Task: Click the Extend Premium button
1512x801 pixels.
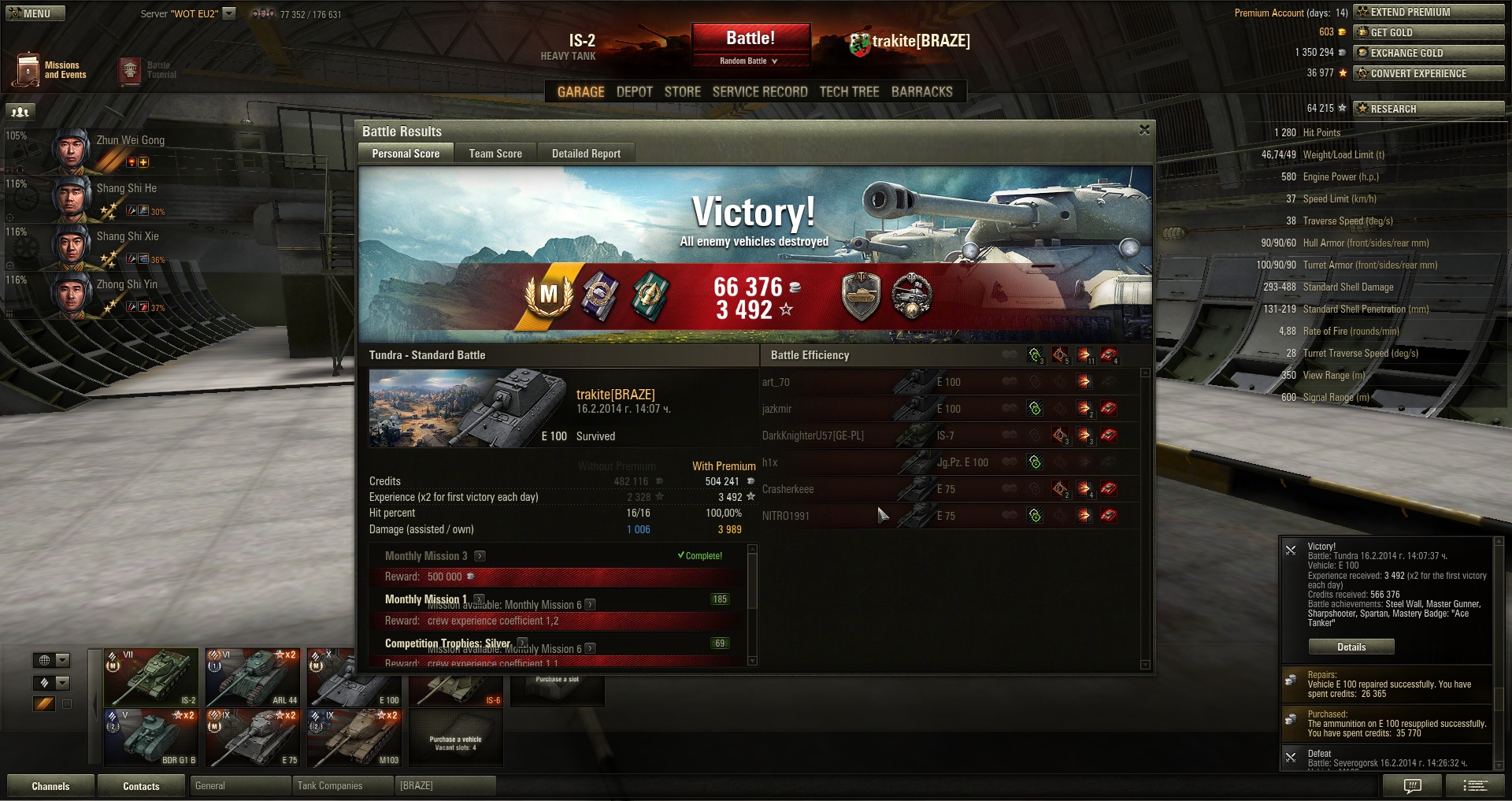Action: pos(1428,12)
